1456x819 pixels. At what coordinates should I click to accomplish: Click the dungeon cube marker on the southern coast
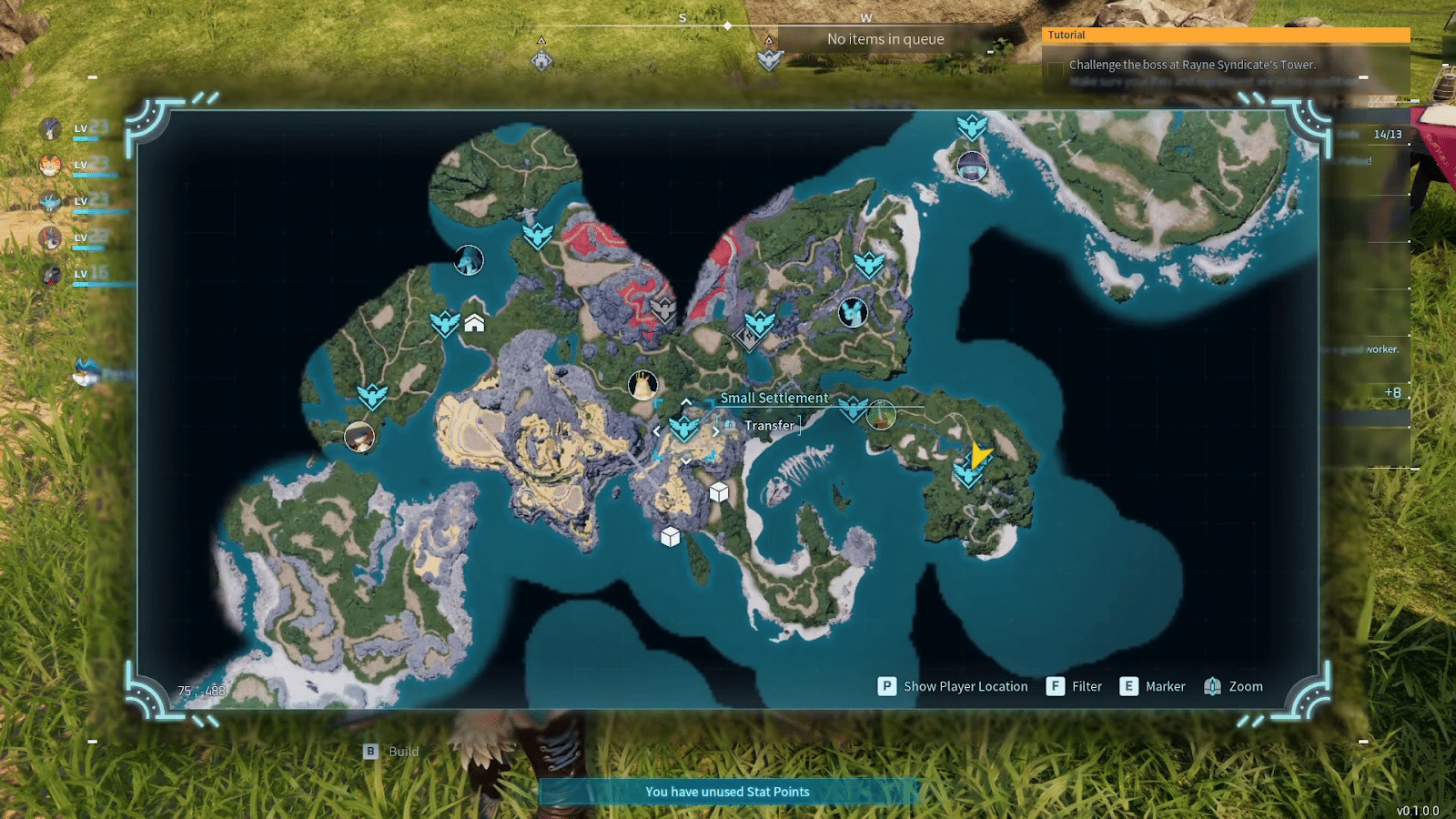[x=671, y=537]
